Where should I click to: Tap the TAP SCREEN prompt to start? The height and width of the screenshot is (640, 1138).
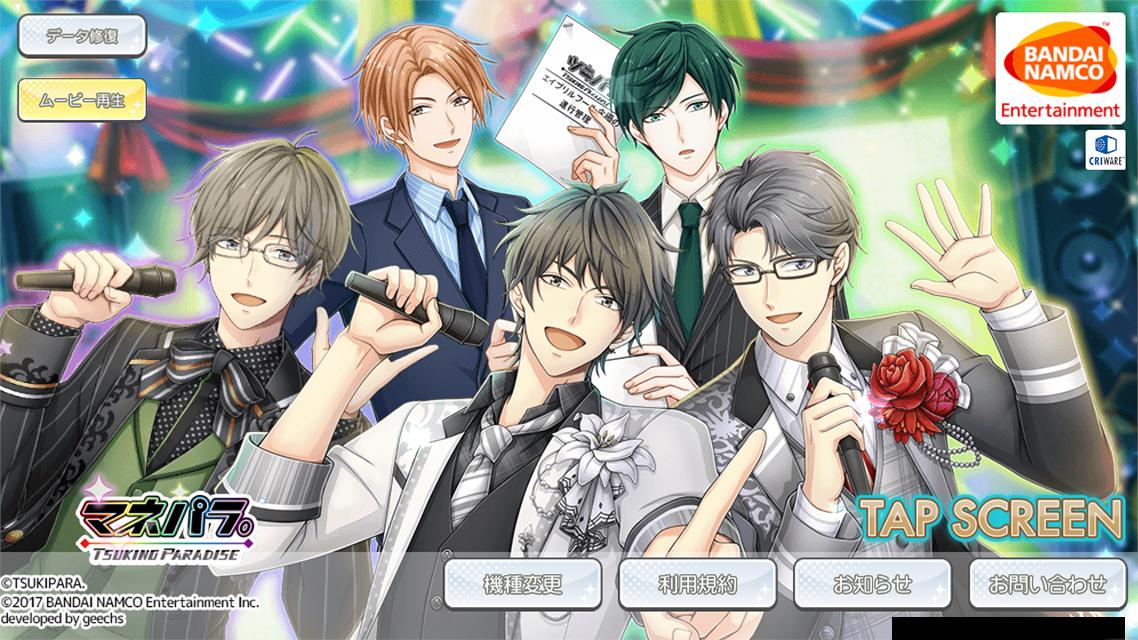[992, 518]
